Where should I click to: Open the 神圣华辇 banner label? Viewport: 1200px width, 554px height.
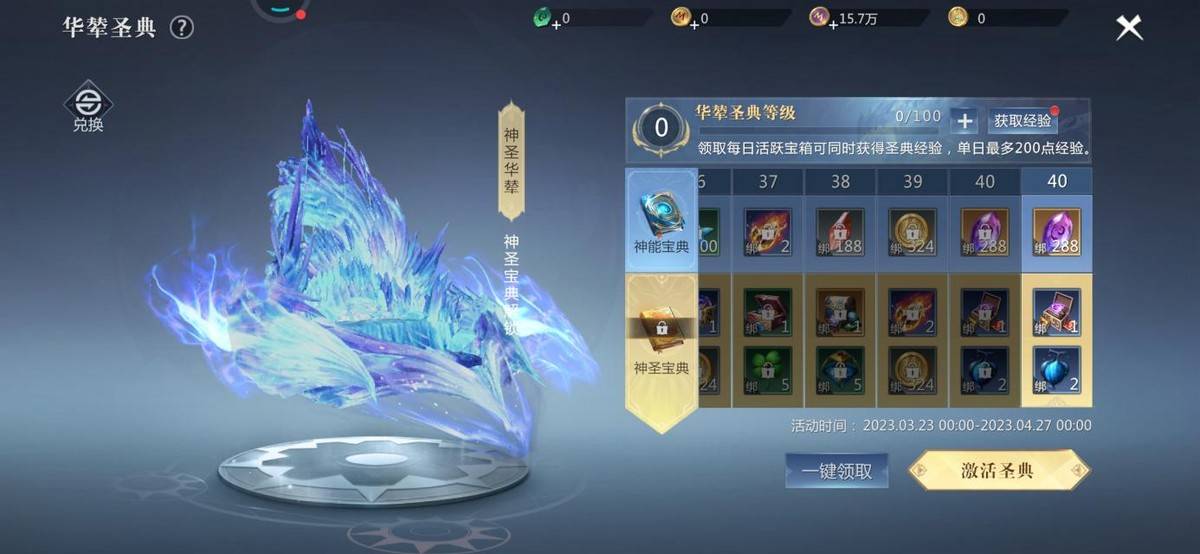pos(511,160)
